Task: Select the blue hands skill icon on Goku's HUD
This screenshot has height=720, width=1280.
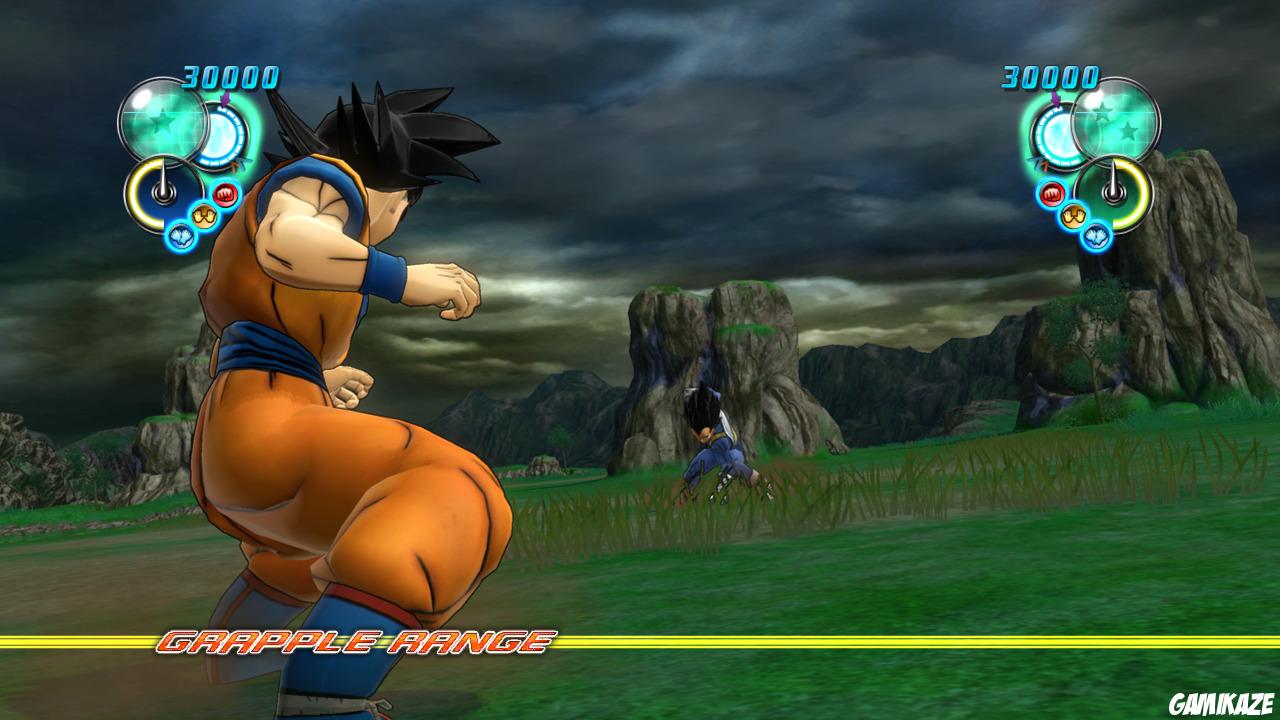Action: (181, 236)
